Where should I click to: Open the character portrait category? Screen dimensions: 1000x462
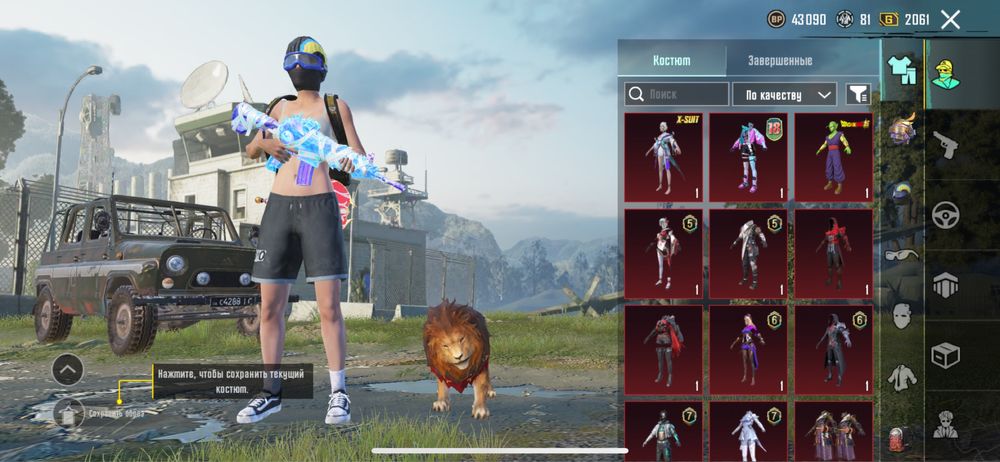(946, 72)
